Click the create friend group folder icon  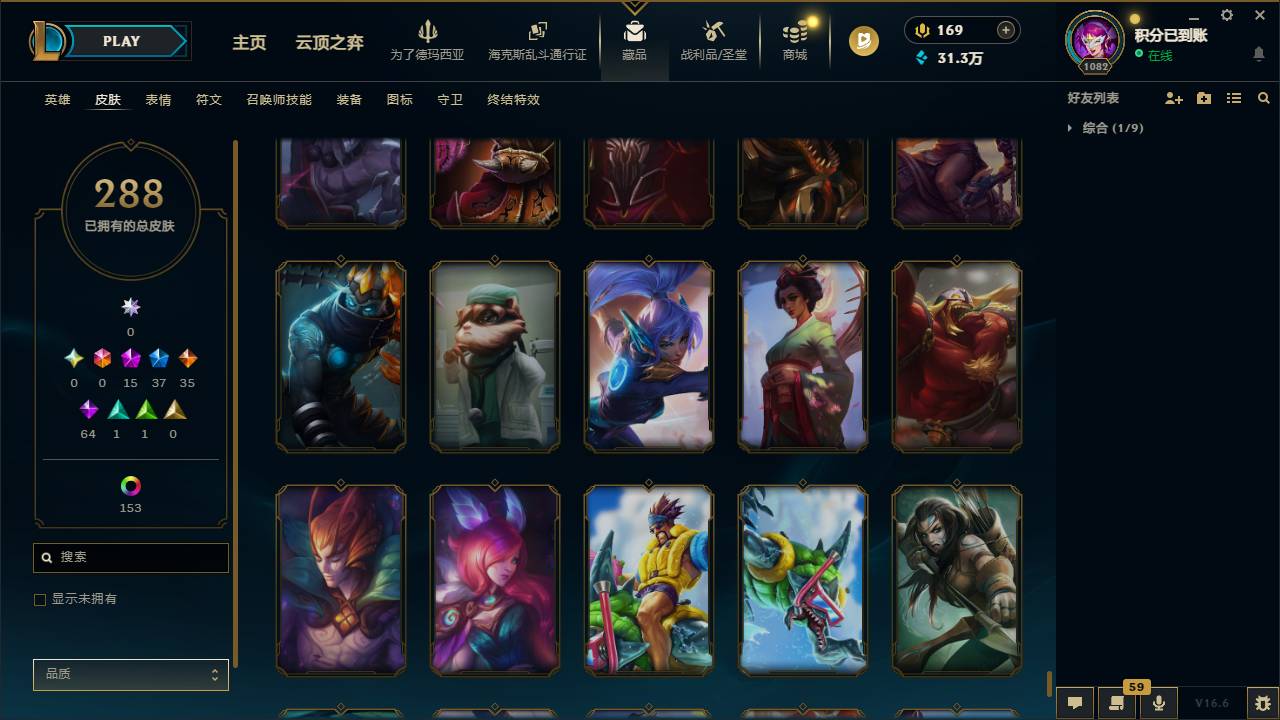[1203, 98]
